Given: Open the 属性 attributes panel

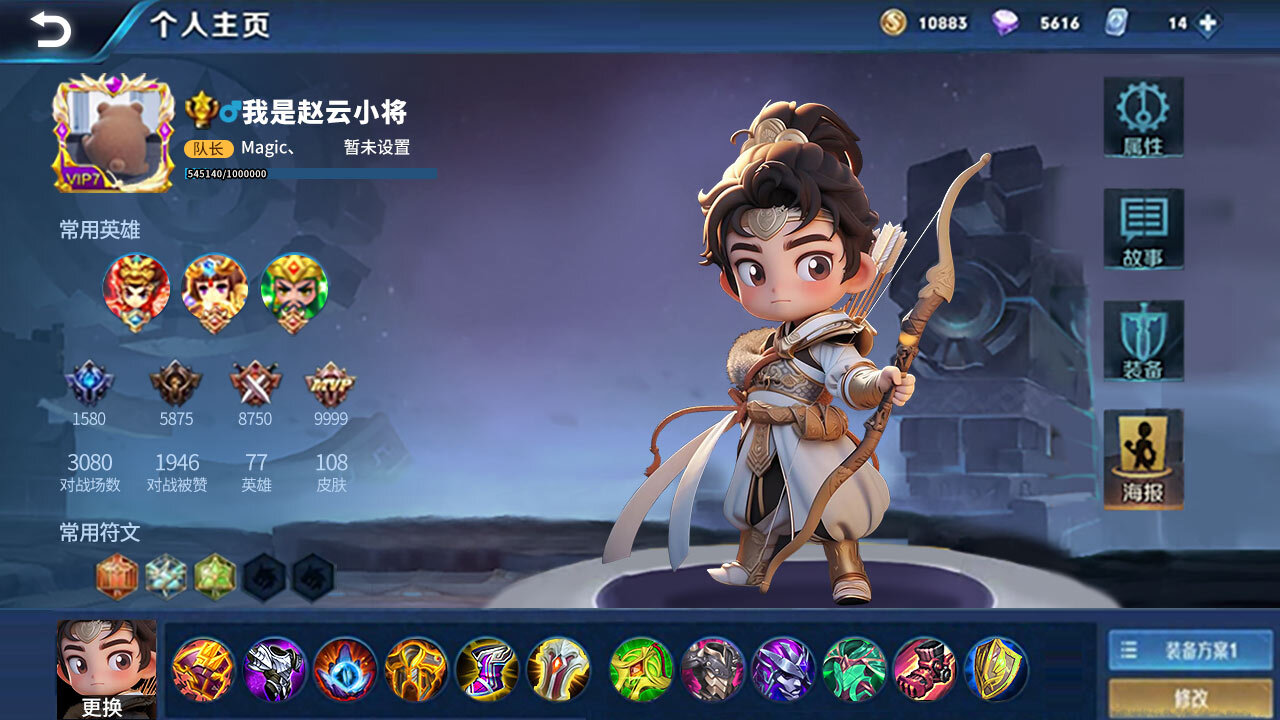Looking at the screenshot, I should [1143, 117].
